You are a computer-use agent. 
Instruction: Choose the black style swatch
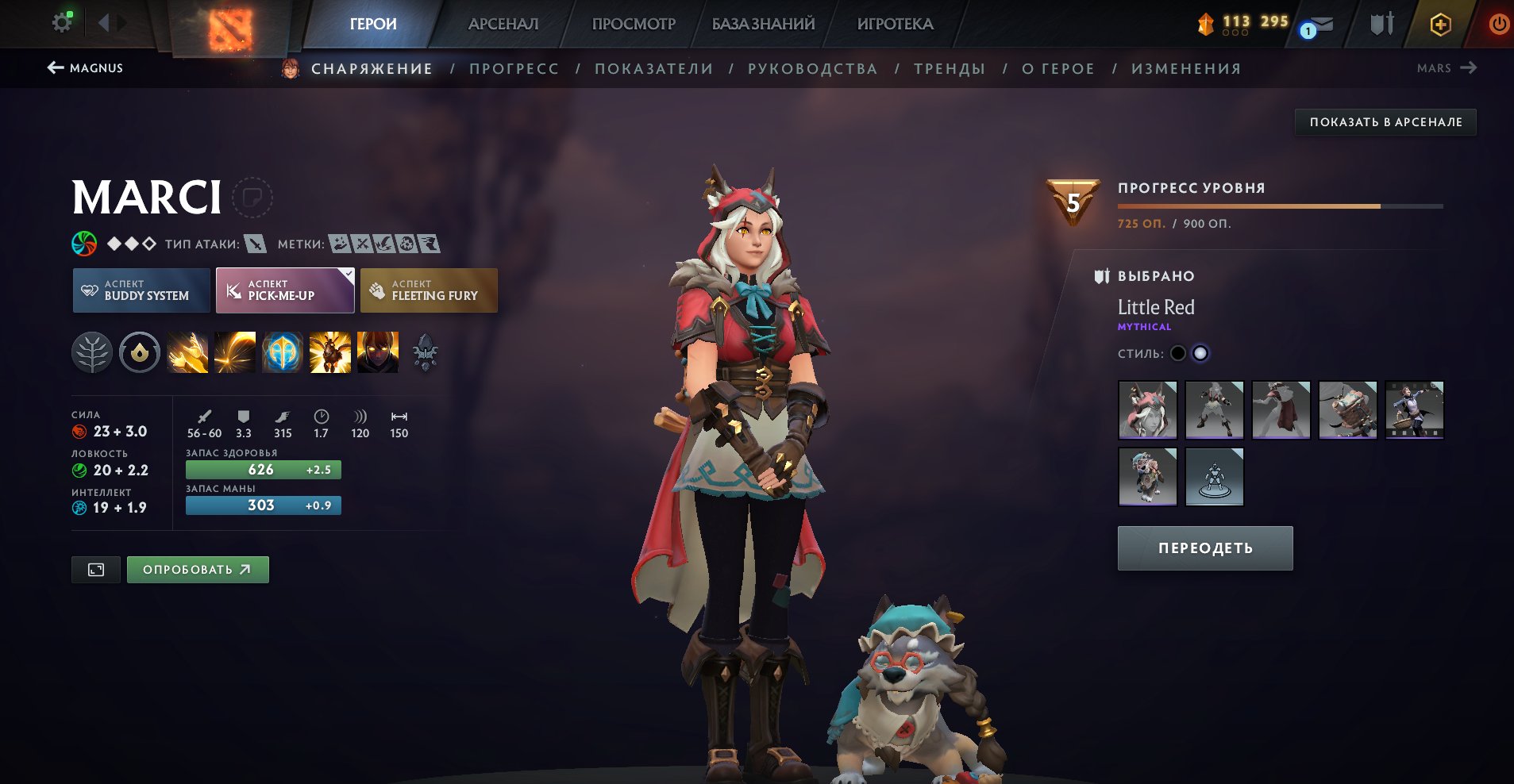click(x=1178, y=353)
